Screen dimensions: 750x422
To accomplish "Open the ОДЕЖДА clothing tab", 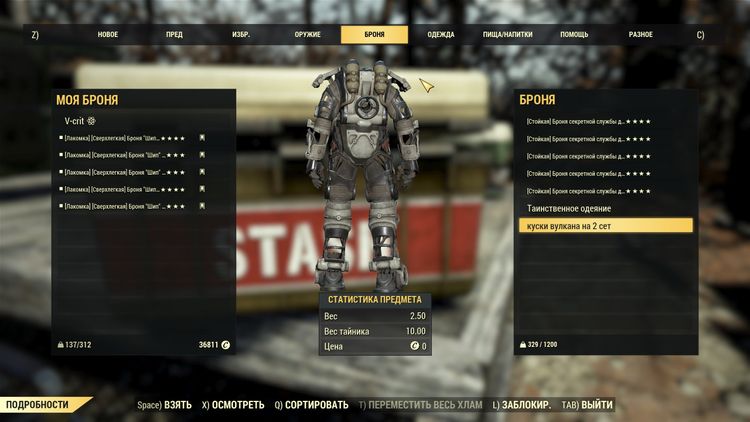I will [x=440, y=34].
